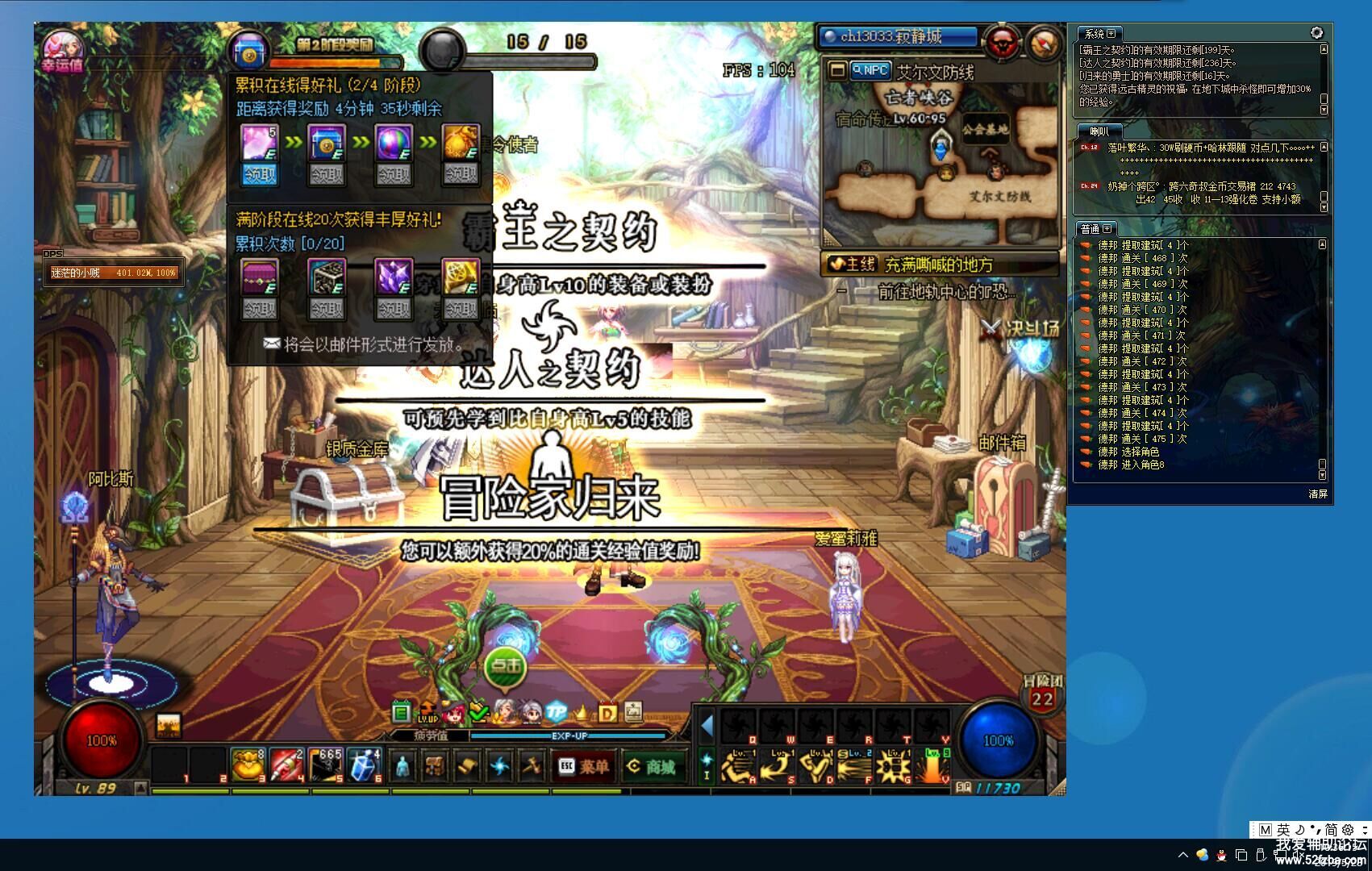The width and height of the screenshot is (1372, 871).
Task: Click 清屏 to clear the chat log
Action: tap(1318, 494)
